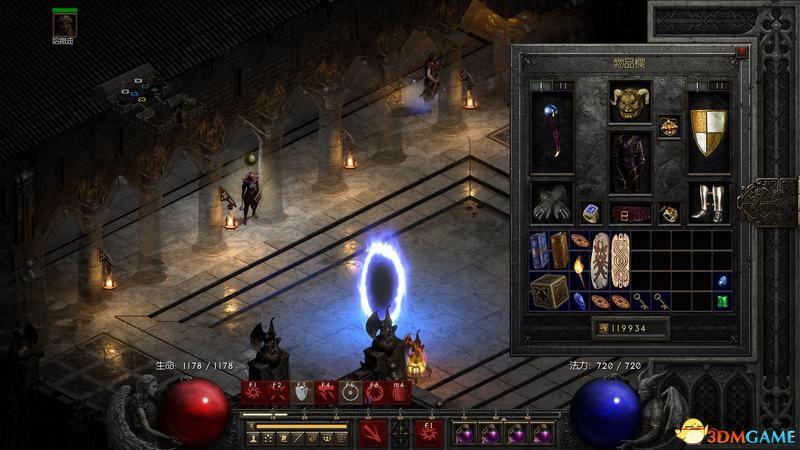Open the right mouse skill selector
The image size is (800, 450).
coord(427,432)
